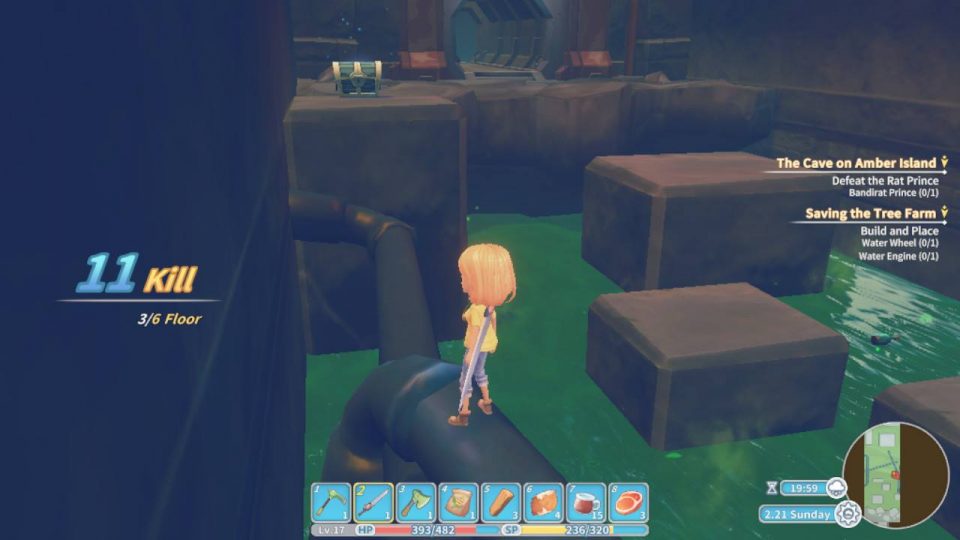Use the tea mug hotbar slot
The width and height of the screenshot is (960, 540).
586,503
